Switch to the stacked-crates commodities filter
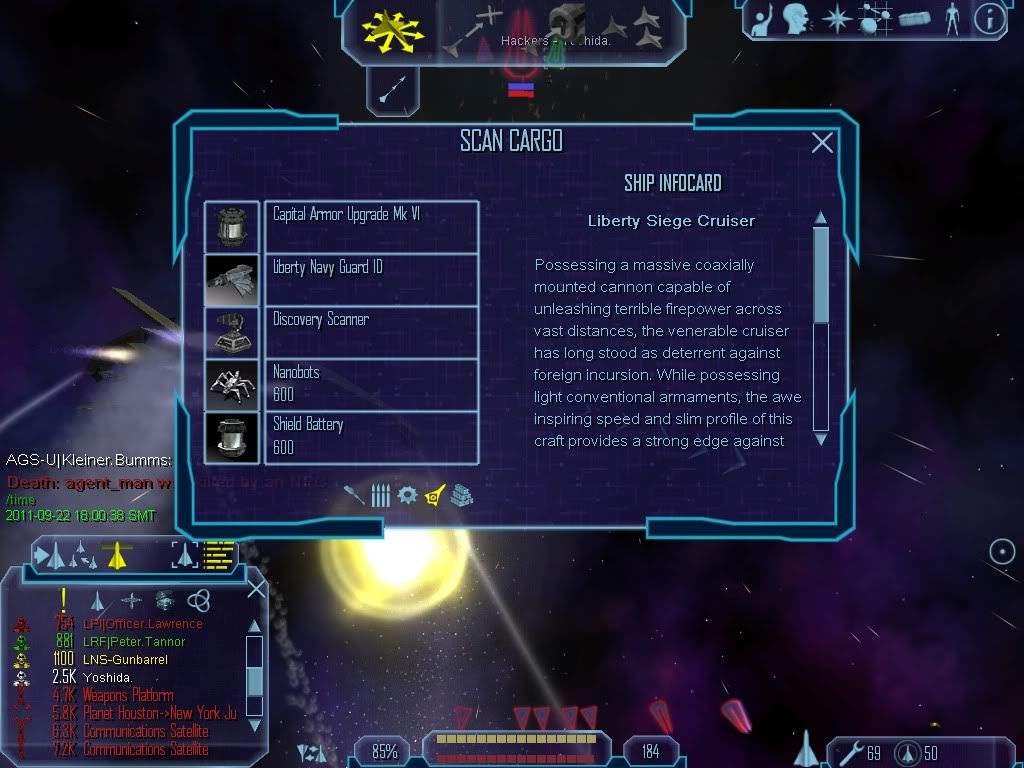This screenshot has height=768, width=1024. (461, 494)
